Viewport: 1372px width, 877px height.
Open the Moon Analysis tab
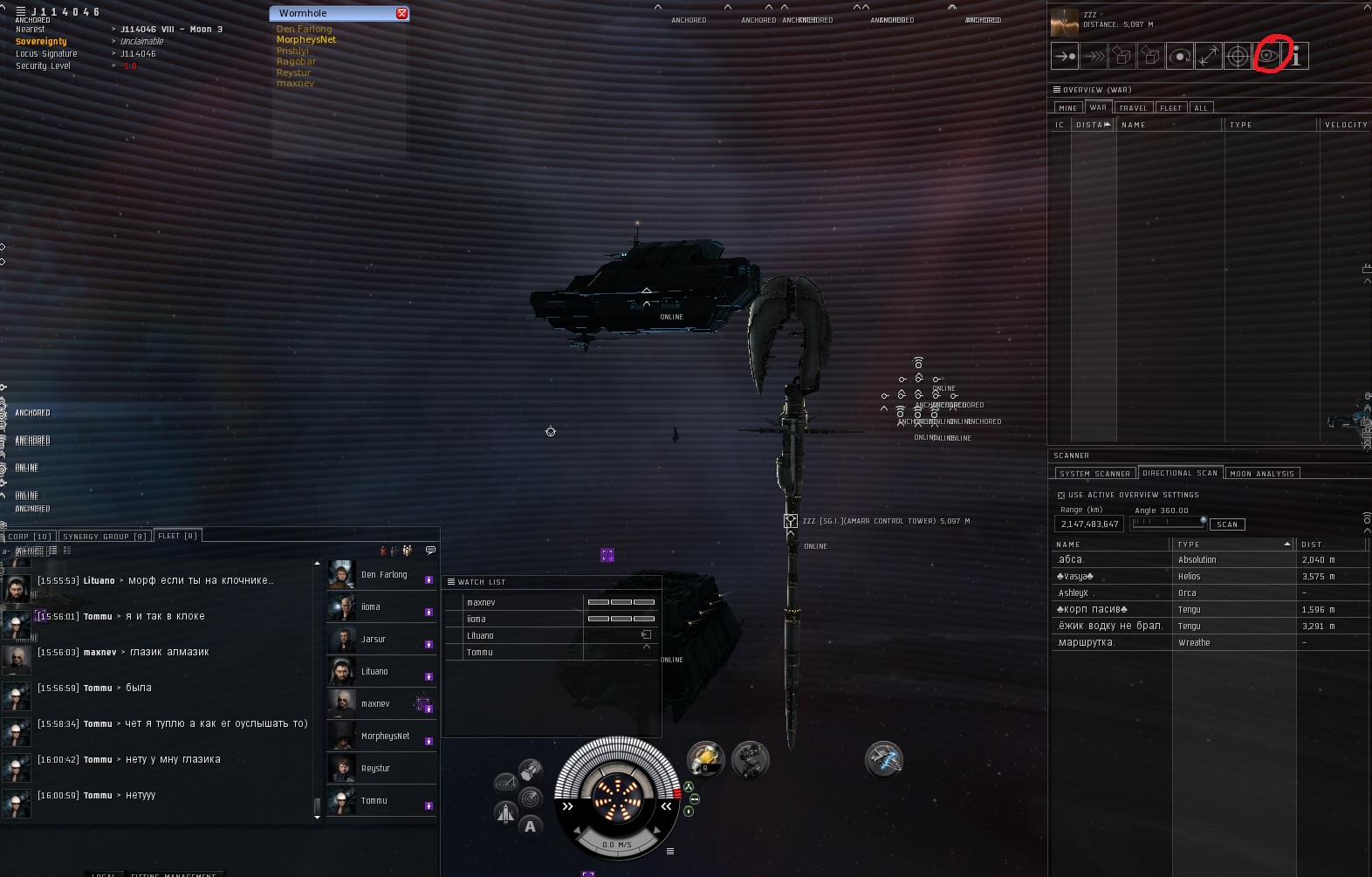(x=1262, y=474)
